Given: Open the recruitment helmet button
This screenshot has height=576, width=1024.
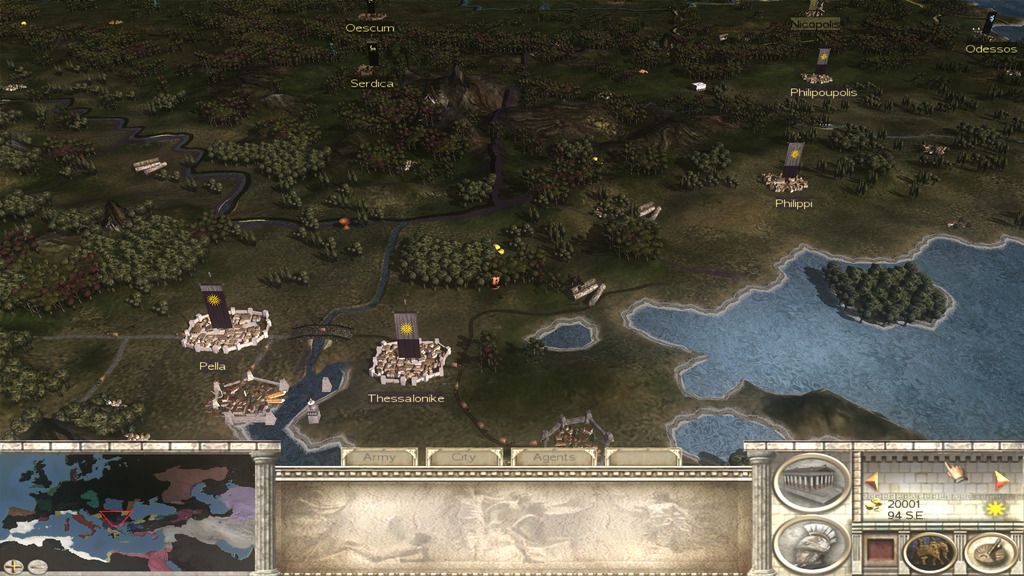Looking at the screenshot, I should 811,544.
